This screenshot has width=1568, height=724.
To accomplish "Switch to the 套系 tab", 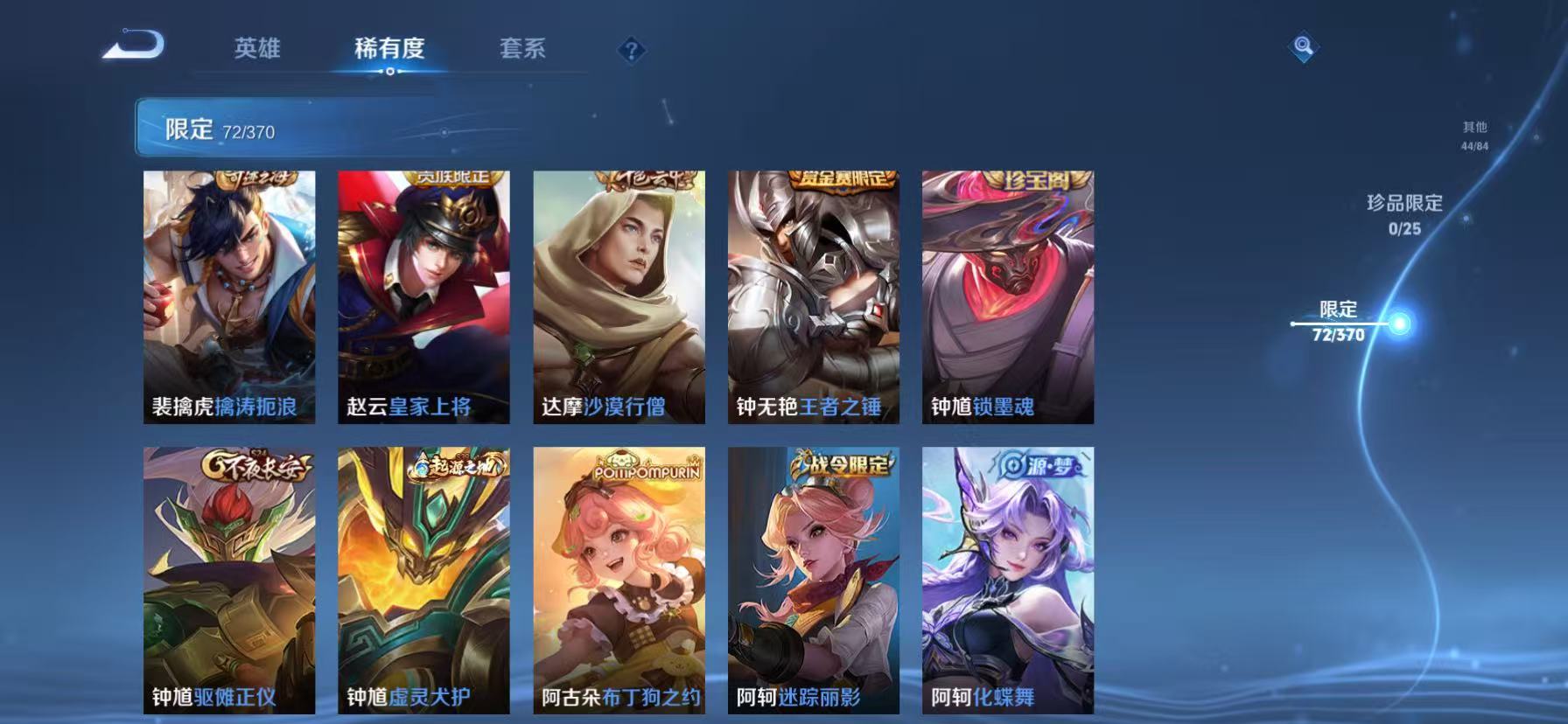I will pyautogui.click(x=522, y=50).
